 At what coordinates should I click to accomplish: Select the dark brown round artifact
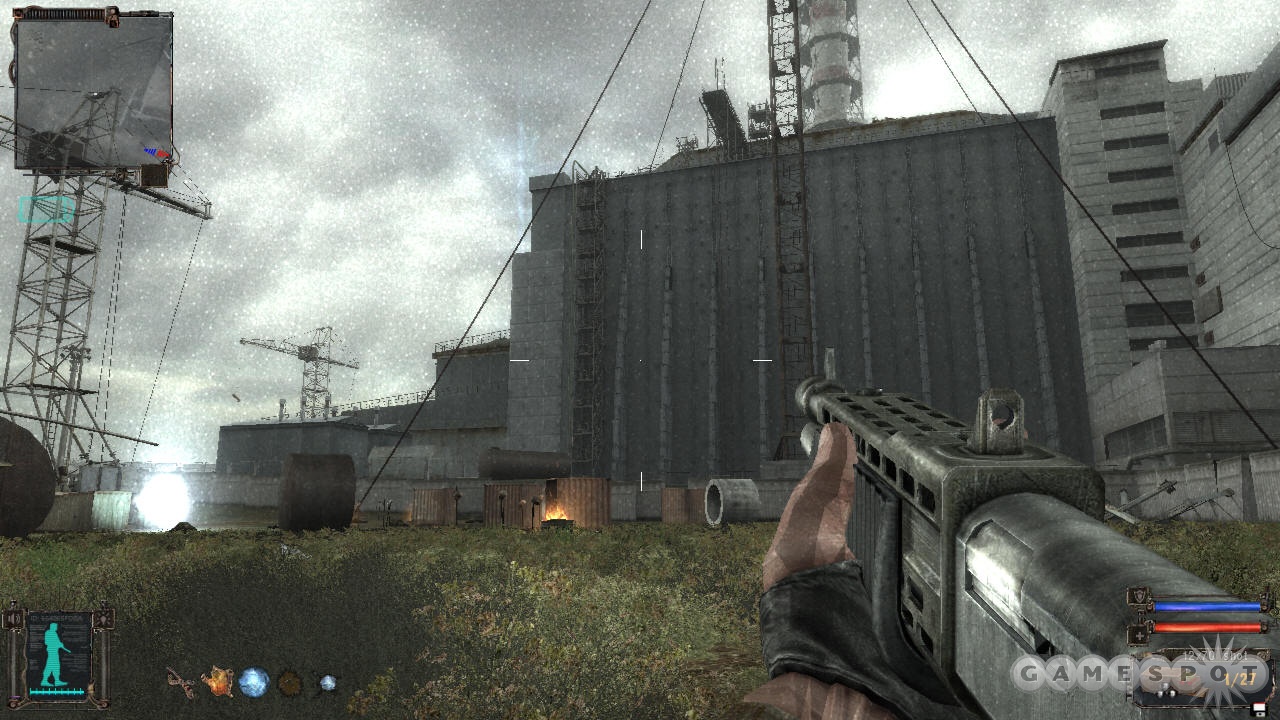coord(289,683)
